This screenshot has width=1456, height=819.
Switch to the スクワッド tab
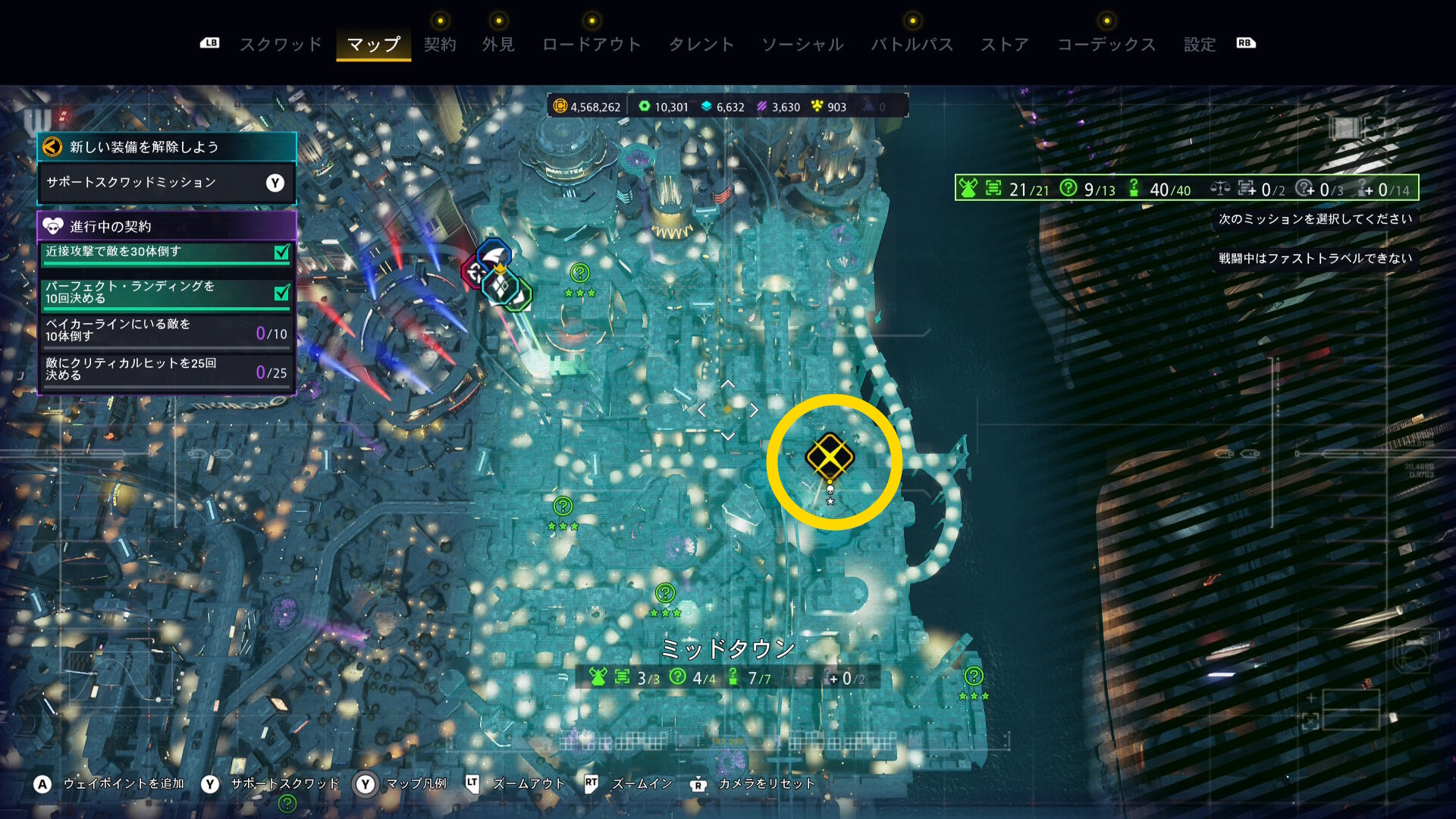point(281,45)
